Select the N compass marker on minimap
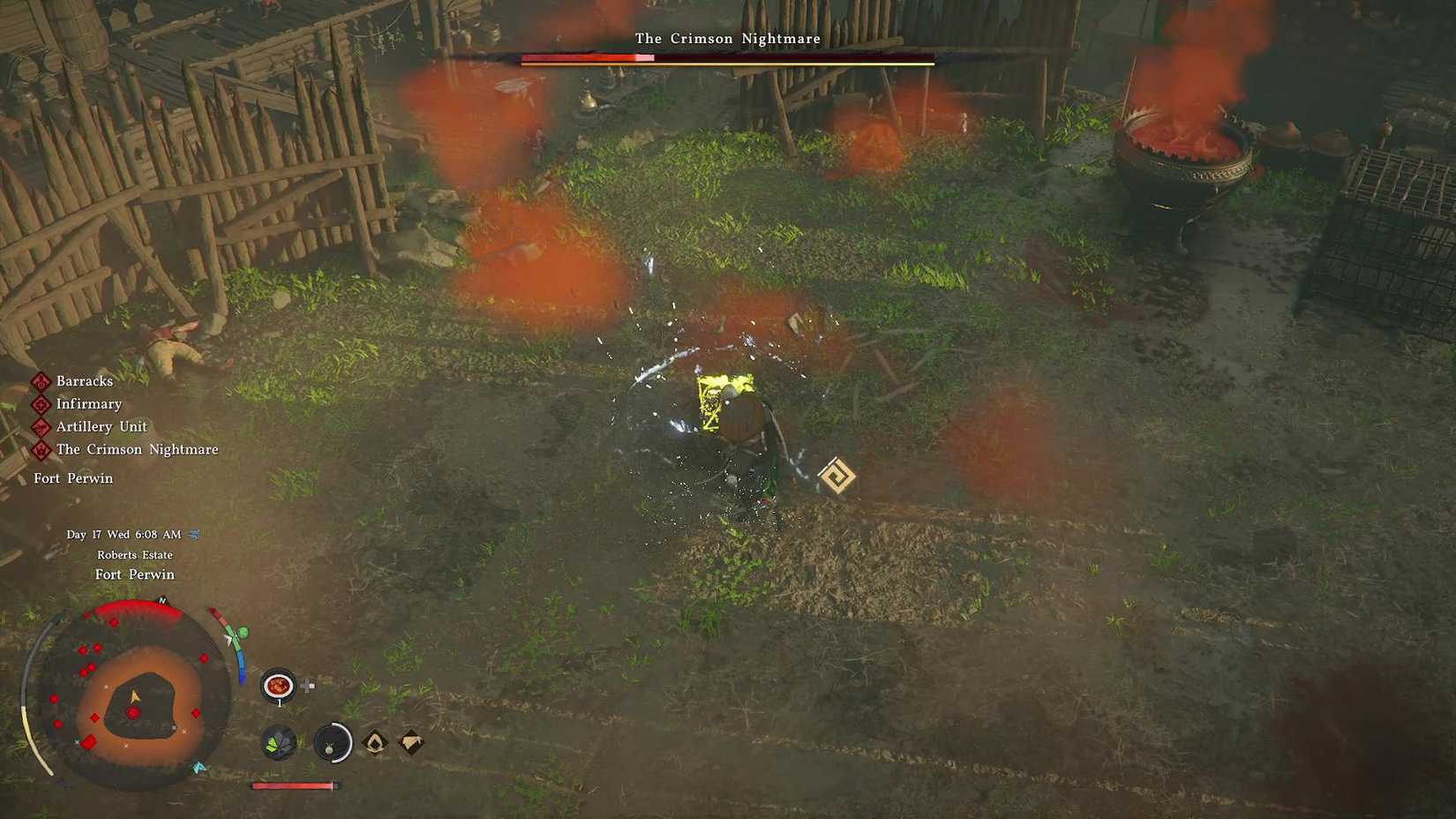Image resolution: width=1456 pixels, height=819 pixels. (161, 598)
